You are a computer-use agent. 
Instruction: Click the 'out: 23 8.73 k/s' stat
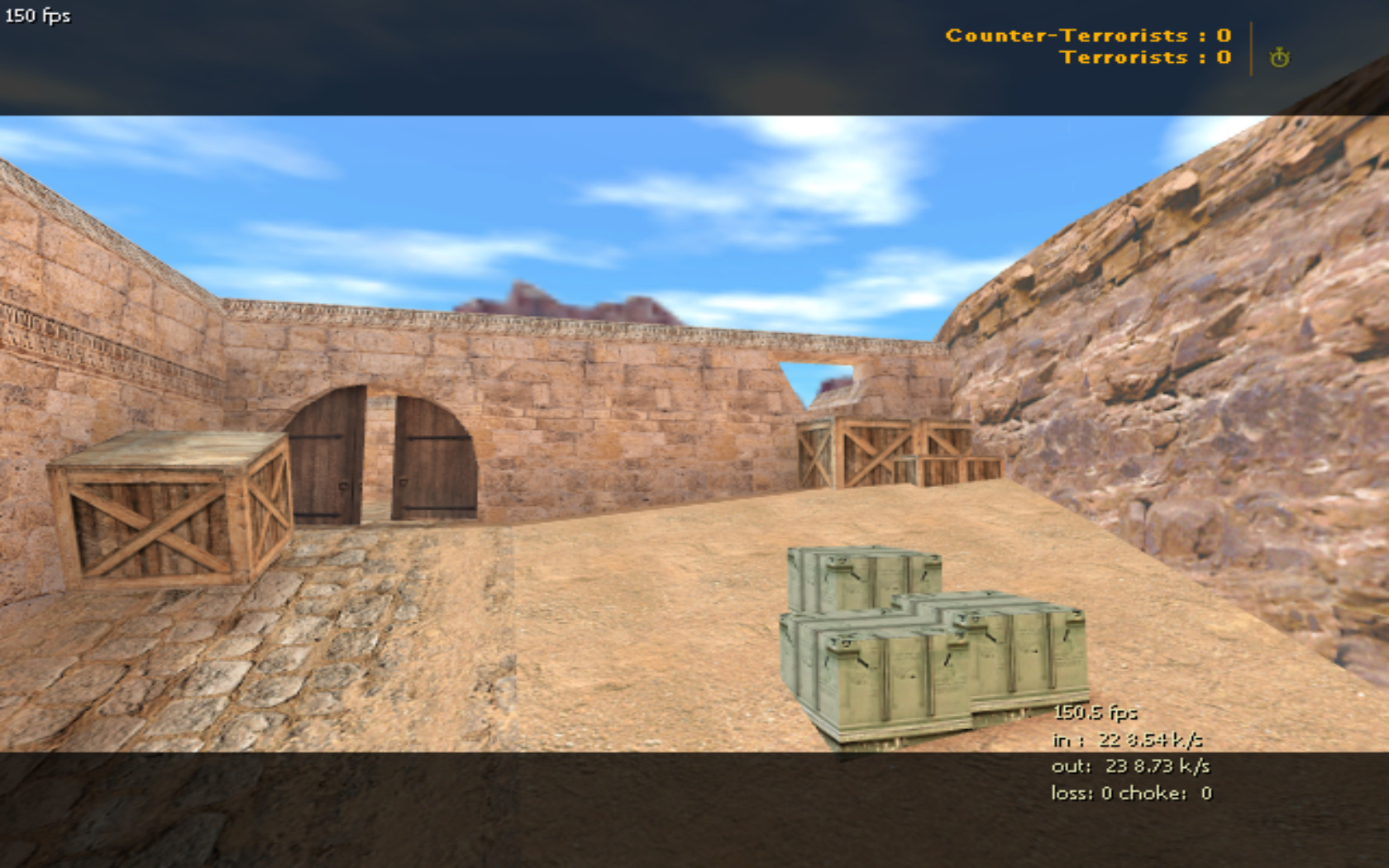1124,767
